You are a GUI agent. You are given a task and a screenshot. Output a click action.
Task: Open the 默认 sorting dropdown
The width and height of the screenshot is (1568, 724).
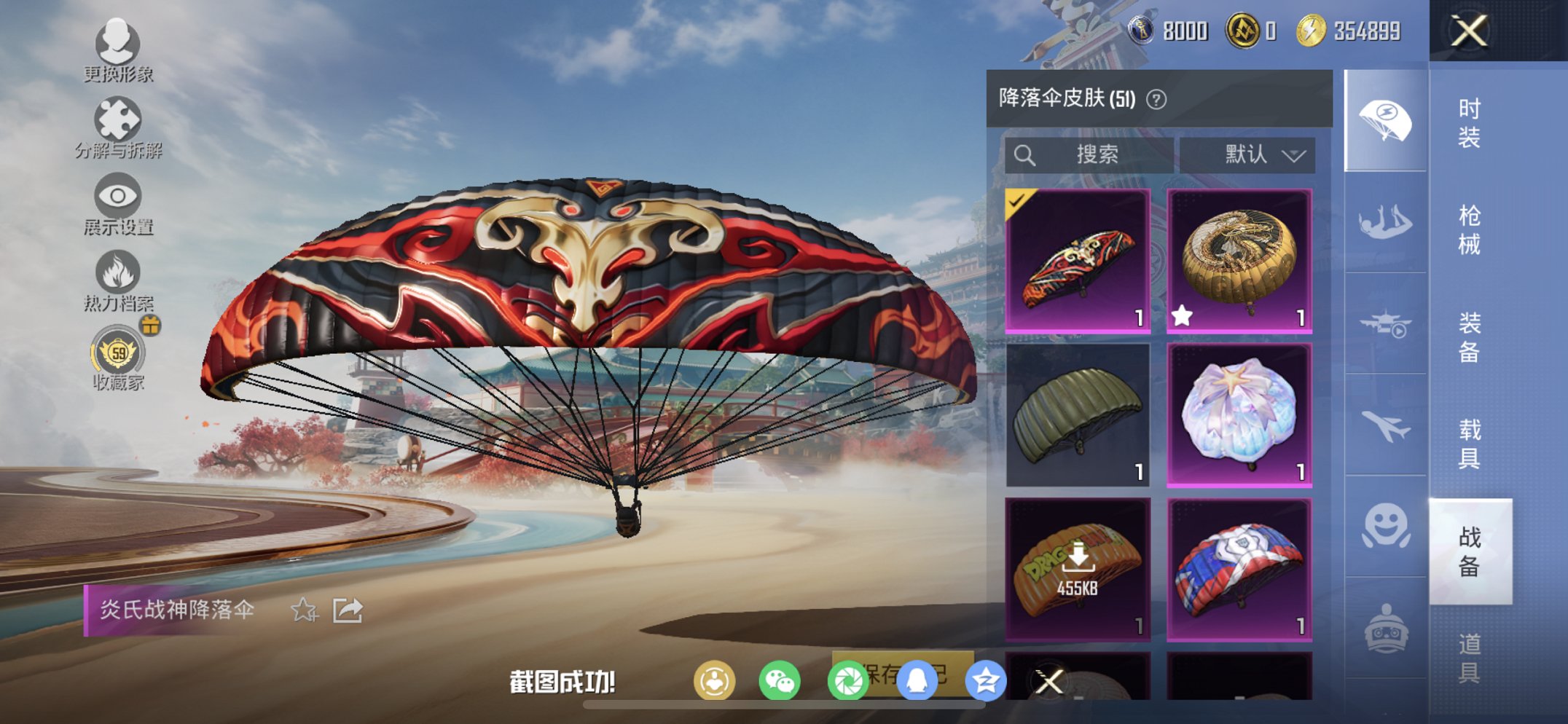point(1247,154)
